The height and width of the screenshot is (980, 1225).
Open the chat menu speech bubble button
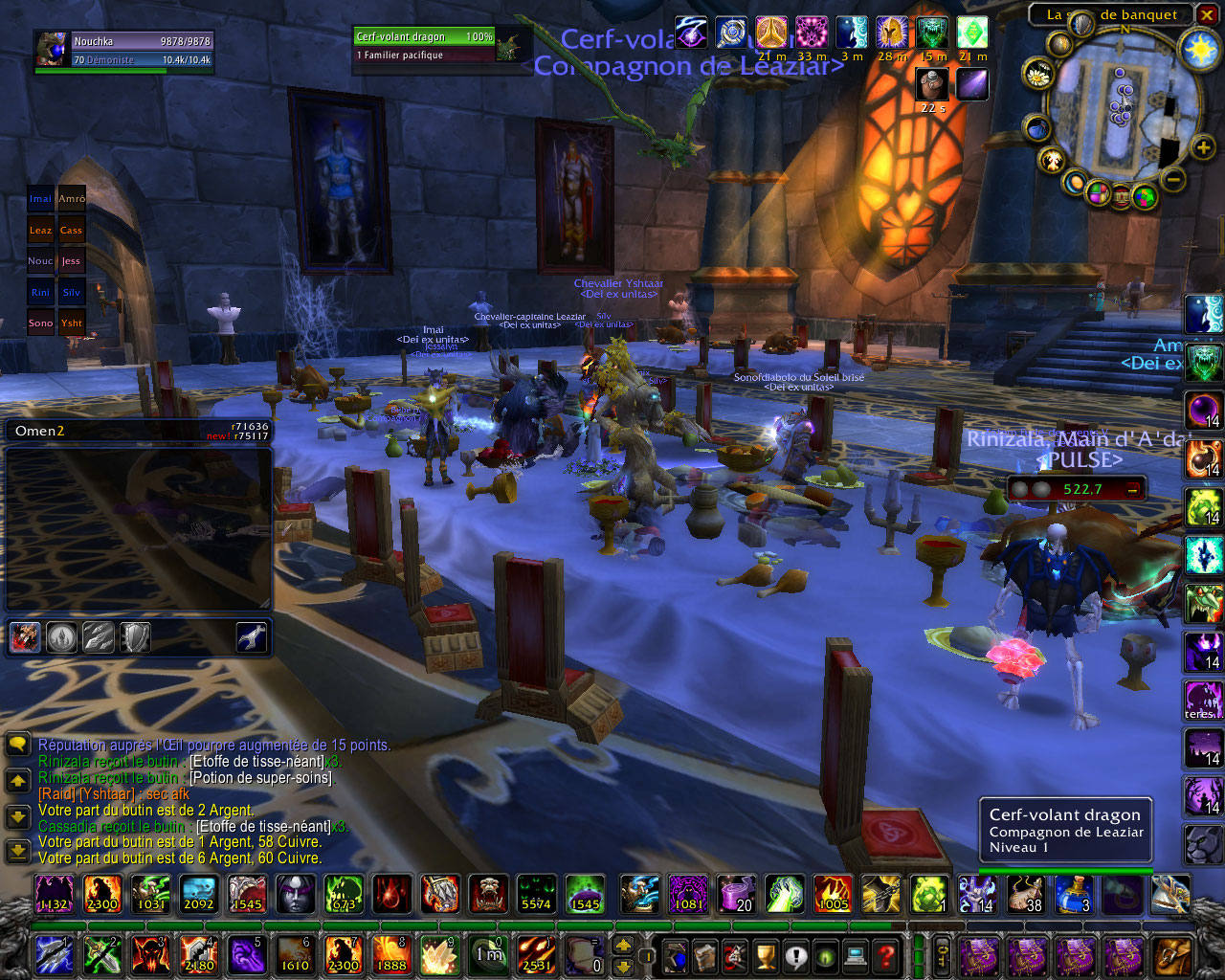(17, 745)
